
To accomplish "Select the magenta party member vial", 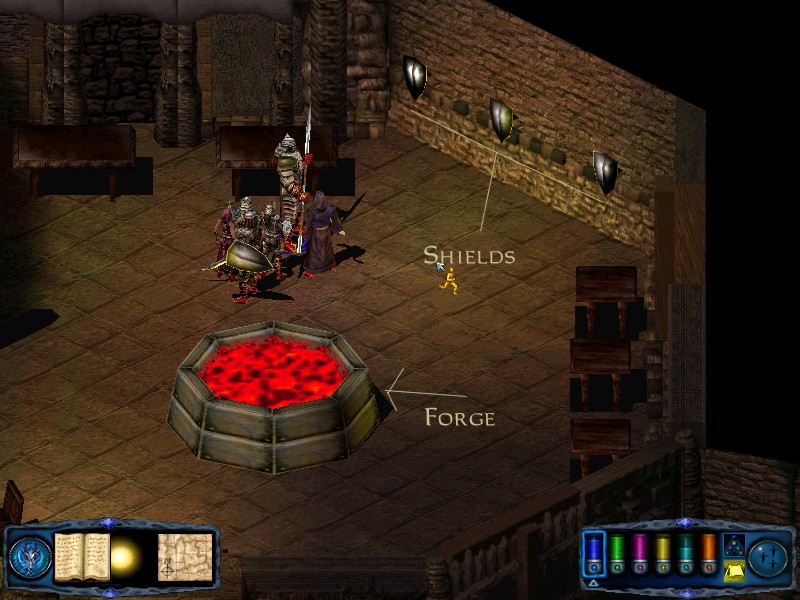I will (x=639, y=553).
